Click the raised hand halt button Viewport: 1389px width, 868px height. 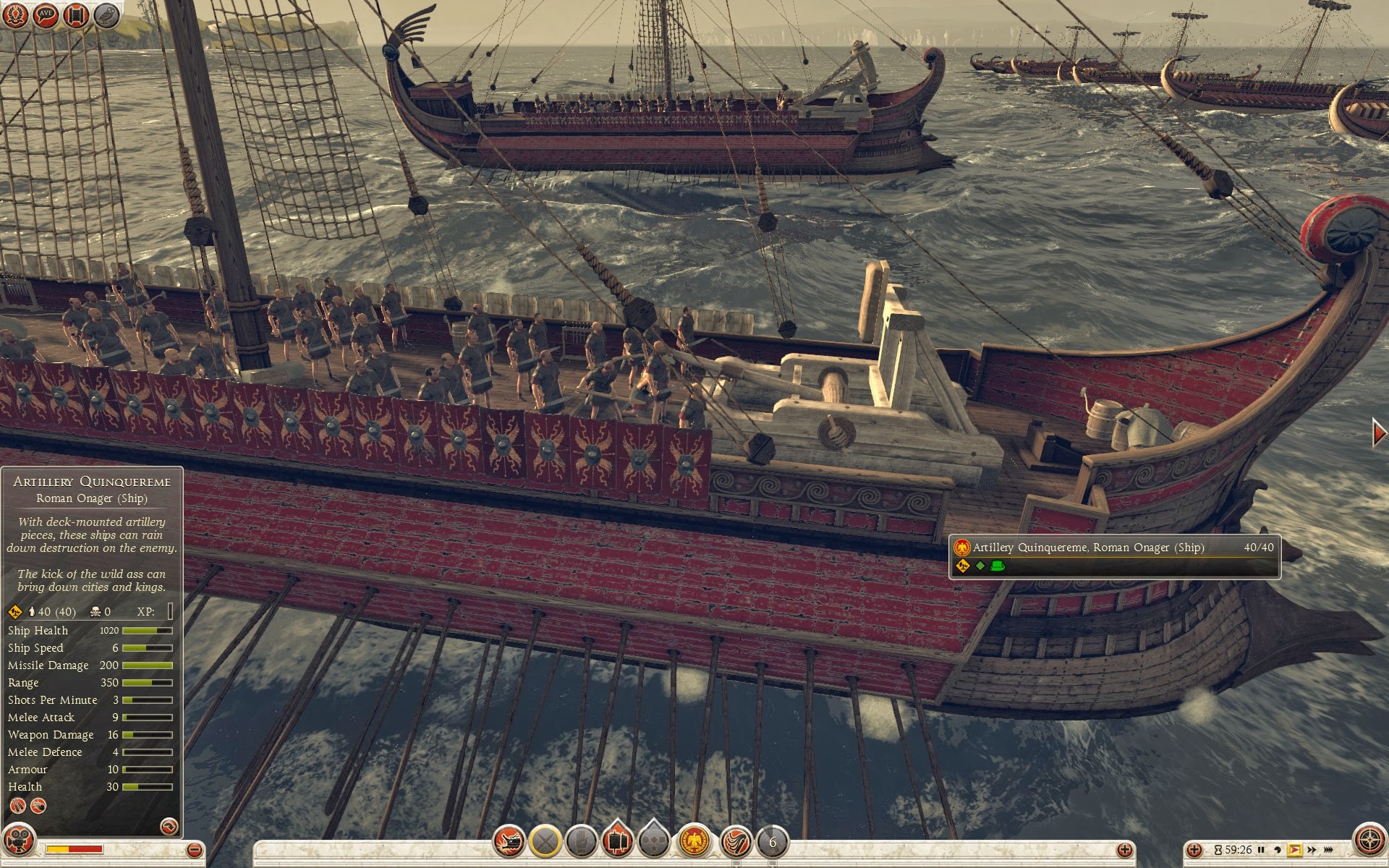pos(582,842)
